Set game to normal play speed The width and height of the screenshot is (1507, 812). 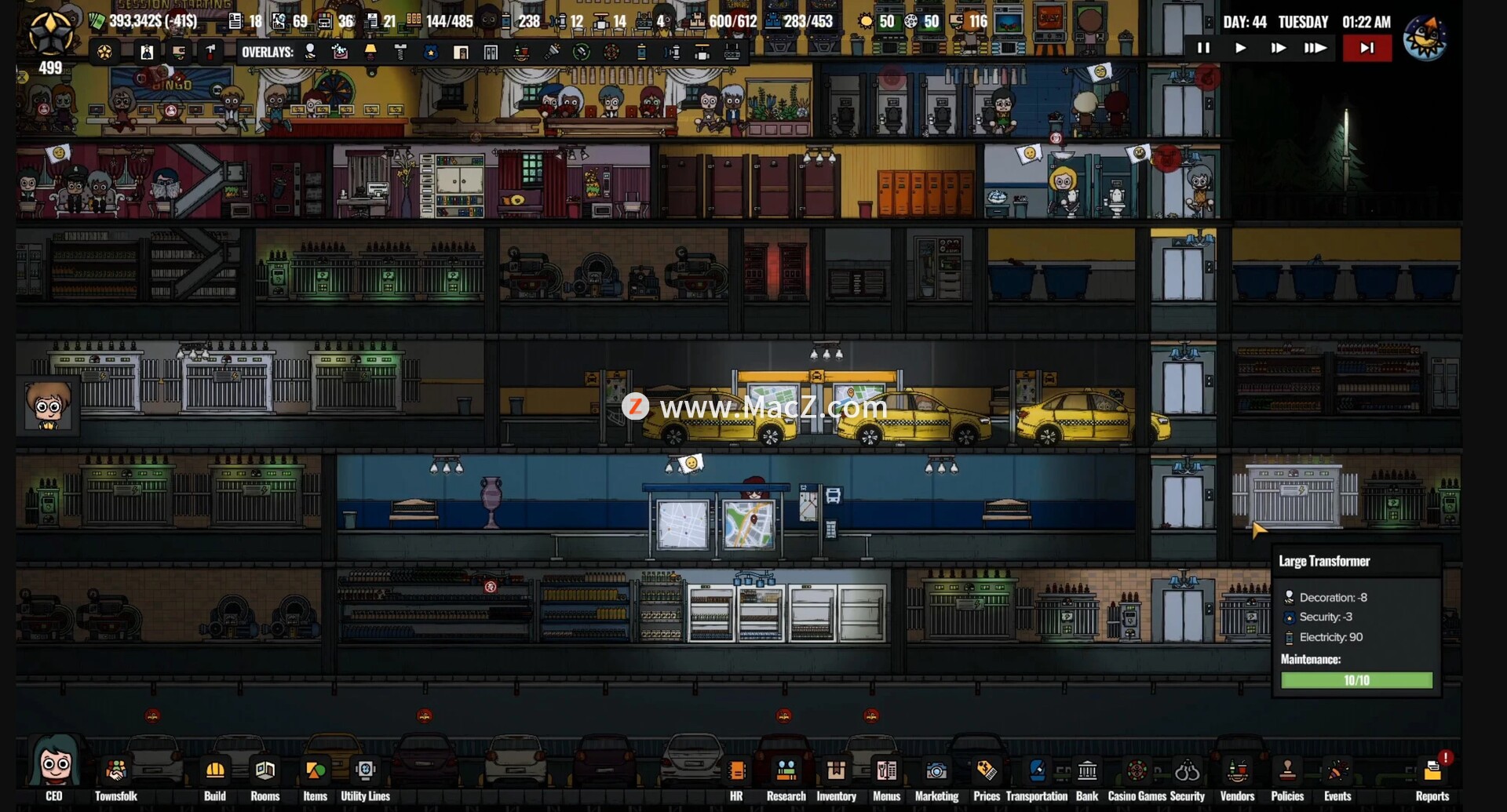click(x=1240, y=48)
